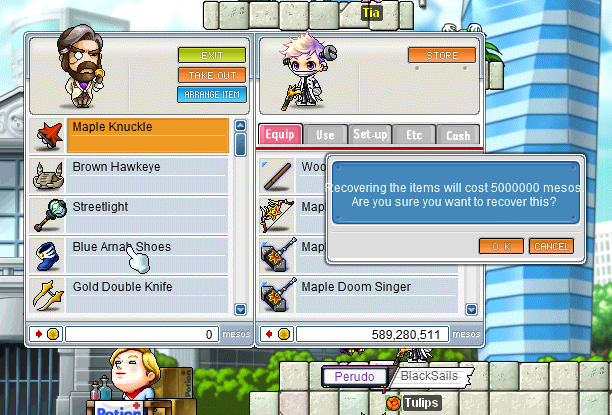
Task: Click the storage list scroll down arrow
Action: click(x=240, y=309)
